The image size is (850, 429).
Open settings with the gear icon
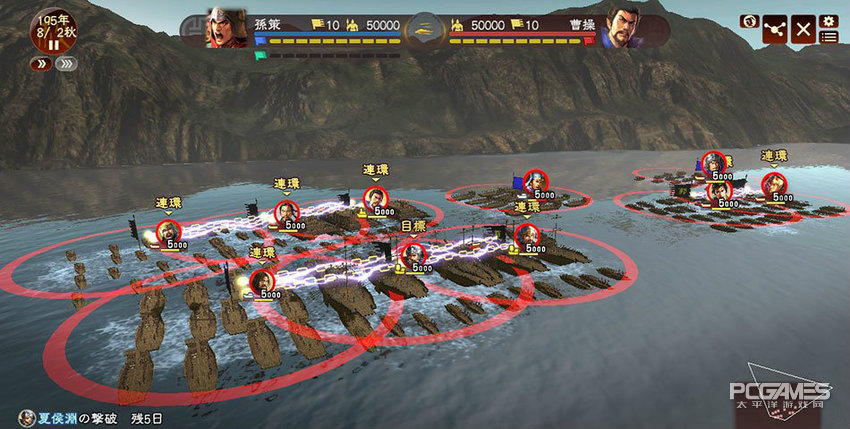tap(828, 21)
